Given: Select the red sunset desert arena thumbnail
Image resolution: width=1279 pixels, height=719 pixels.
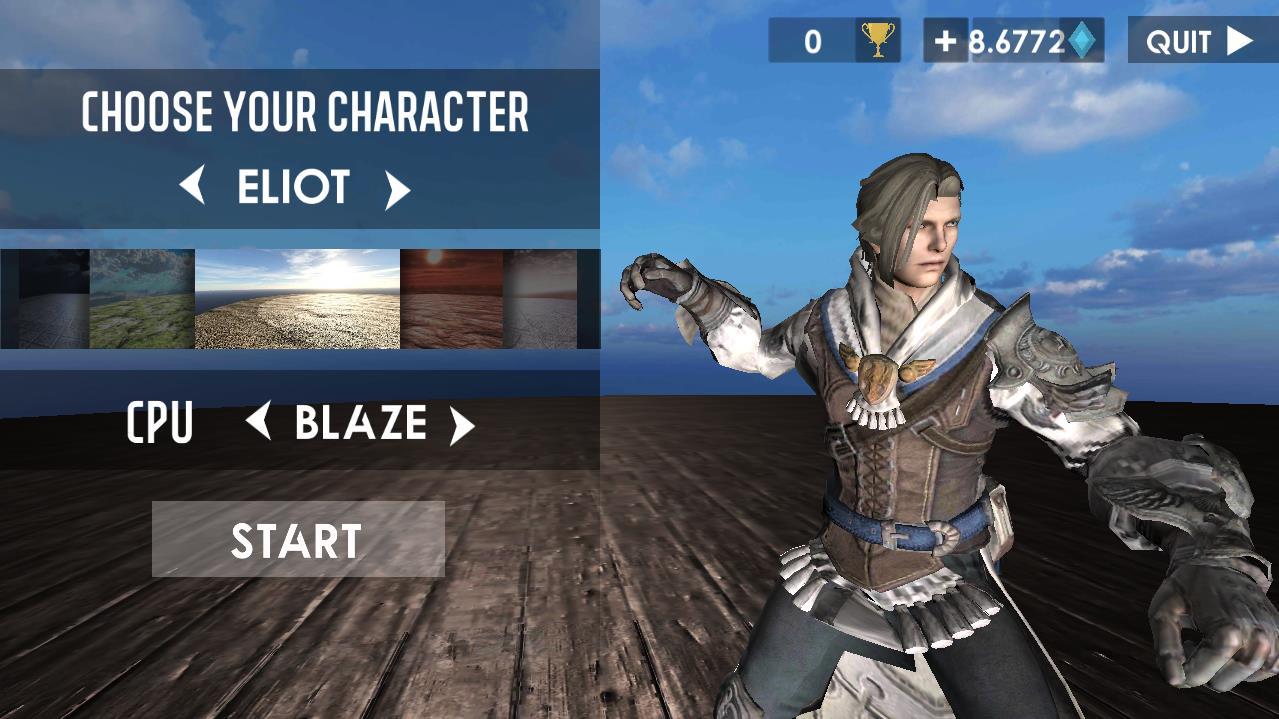Looking at the screenshot, I should click(x=451, y=299).
